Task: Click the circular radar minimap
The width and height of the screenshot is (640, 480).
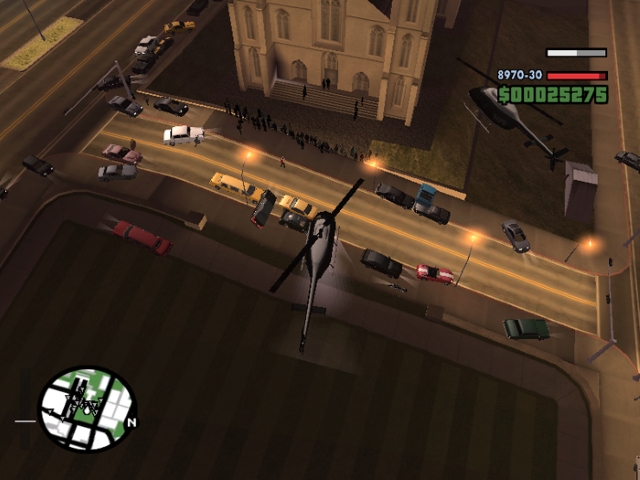Action: click(86, 409)
